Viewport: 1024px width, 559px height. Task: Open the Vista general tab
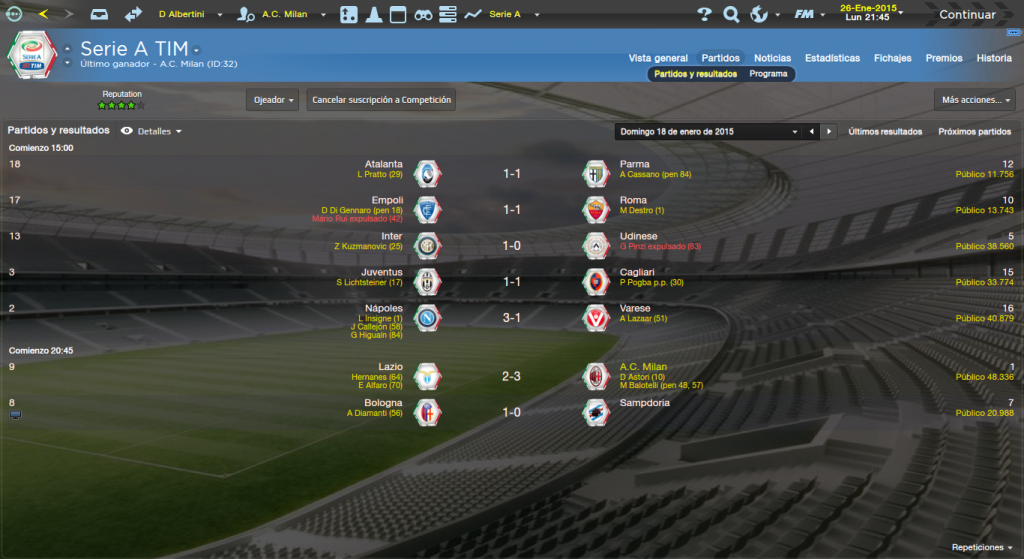click(x=658, y=58)
